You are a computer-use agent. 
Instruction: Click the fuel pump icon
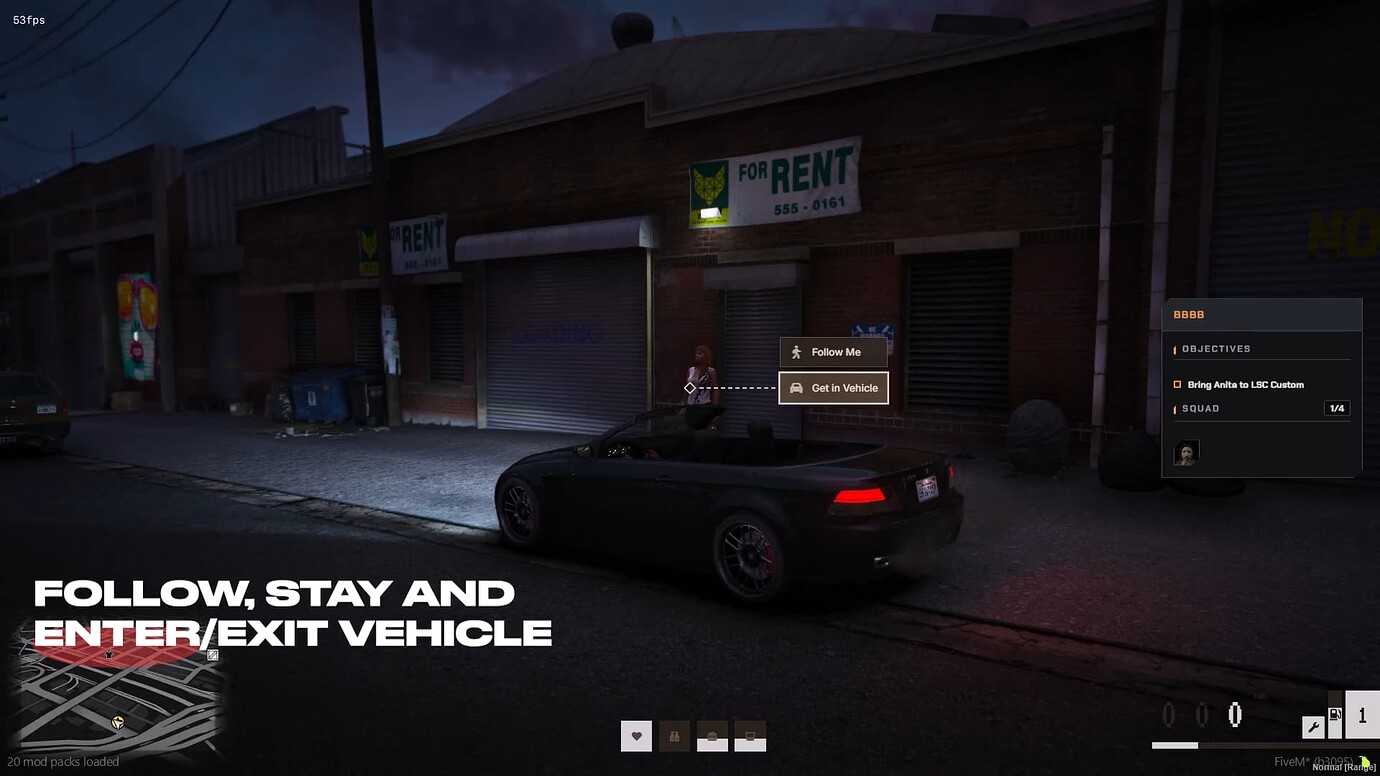point(1335,715)
